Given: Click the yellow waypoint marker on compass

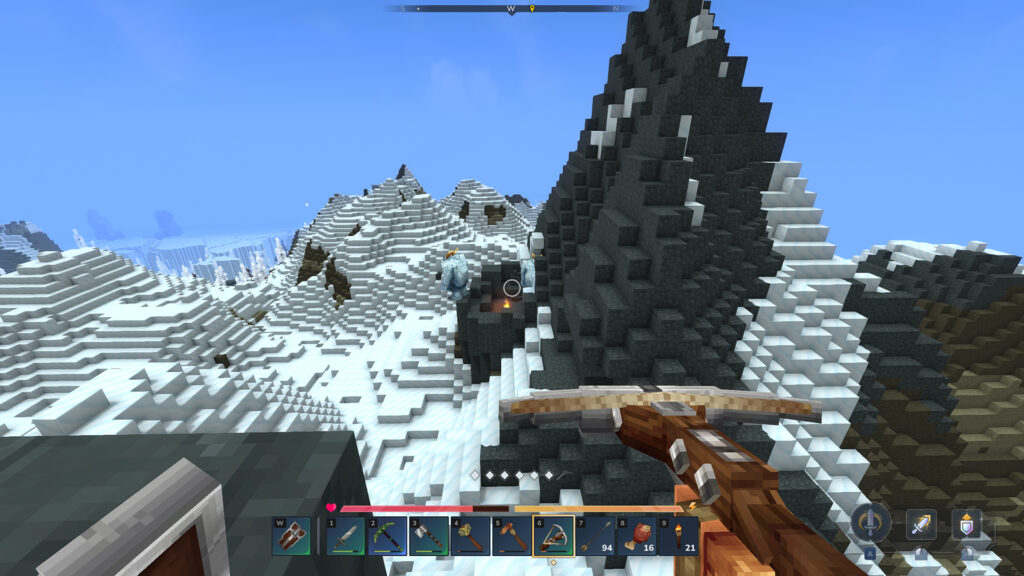Looking at the screenshot, I should 532,9.
